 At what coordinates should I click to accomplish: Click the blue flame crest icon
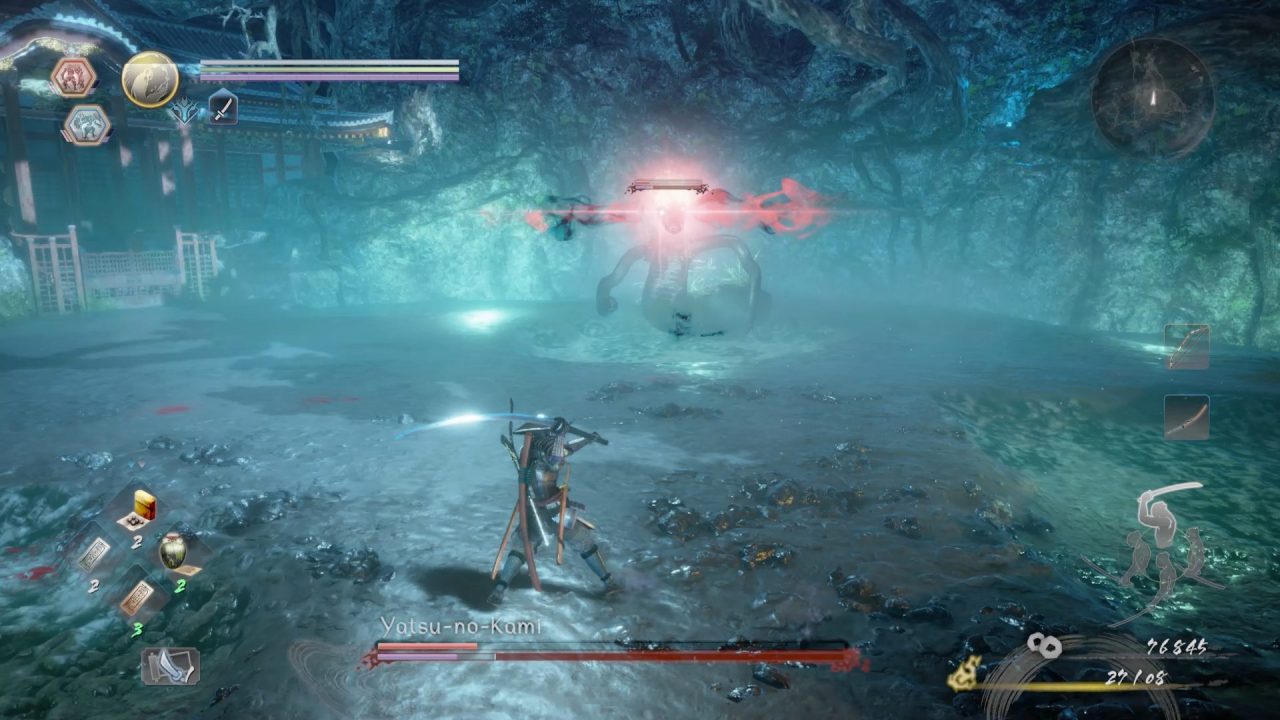point(184,111)
